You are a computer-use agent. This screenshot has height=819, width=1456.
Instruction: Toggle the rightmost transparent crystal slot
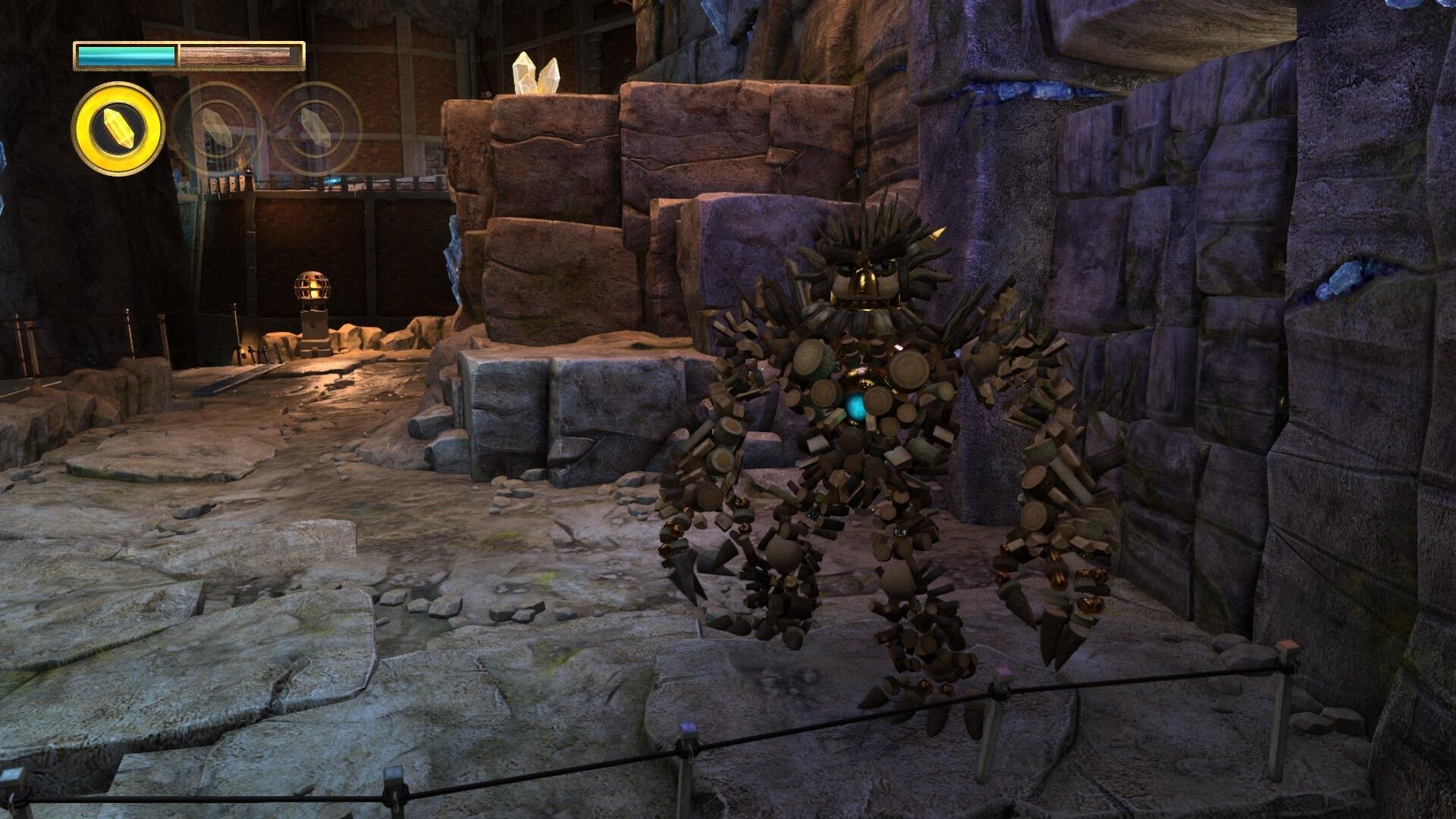click(315, 126)
